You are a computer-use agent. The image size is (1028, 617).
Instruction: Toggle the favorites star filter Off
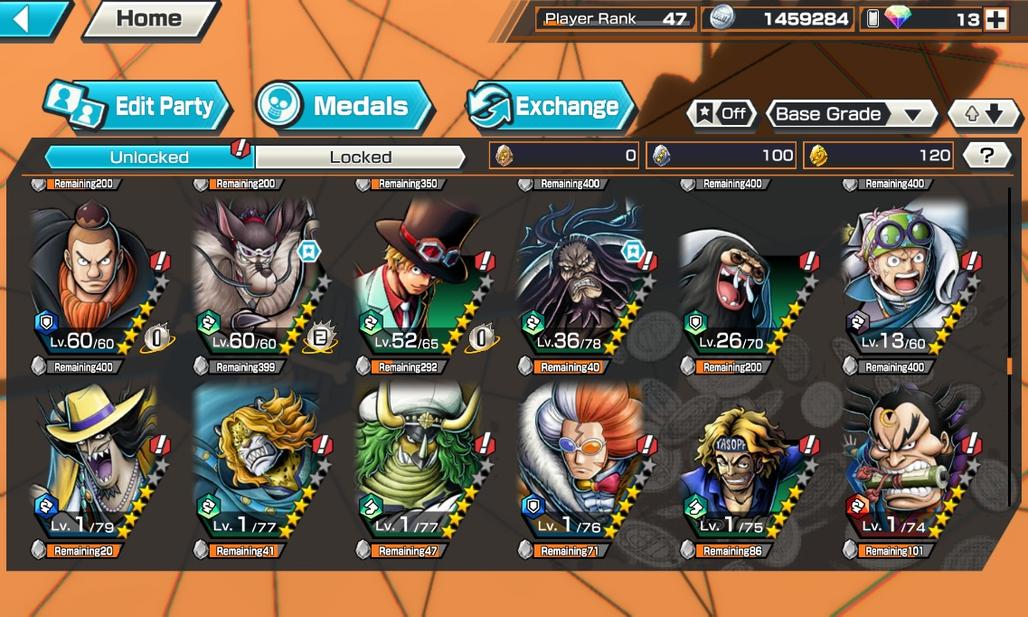pos(721,114)
